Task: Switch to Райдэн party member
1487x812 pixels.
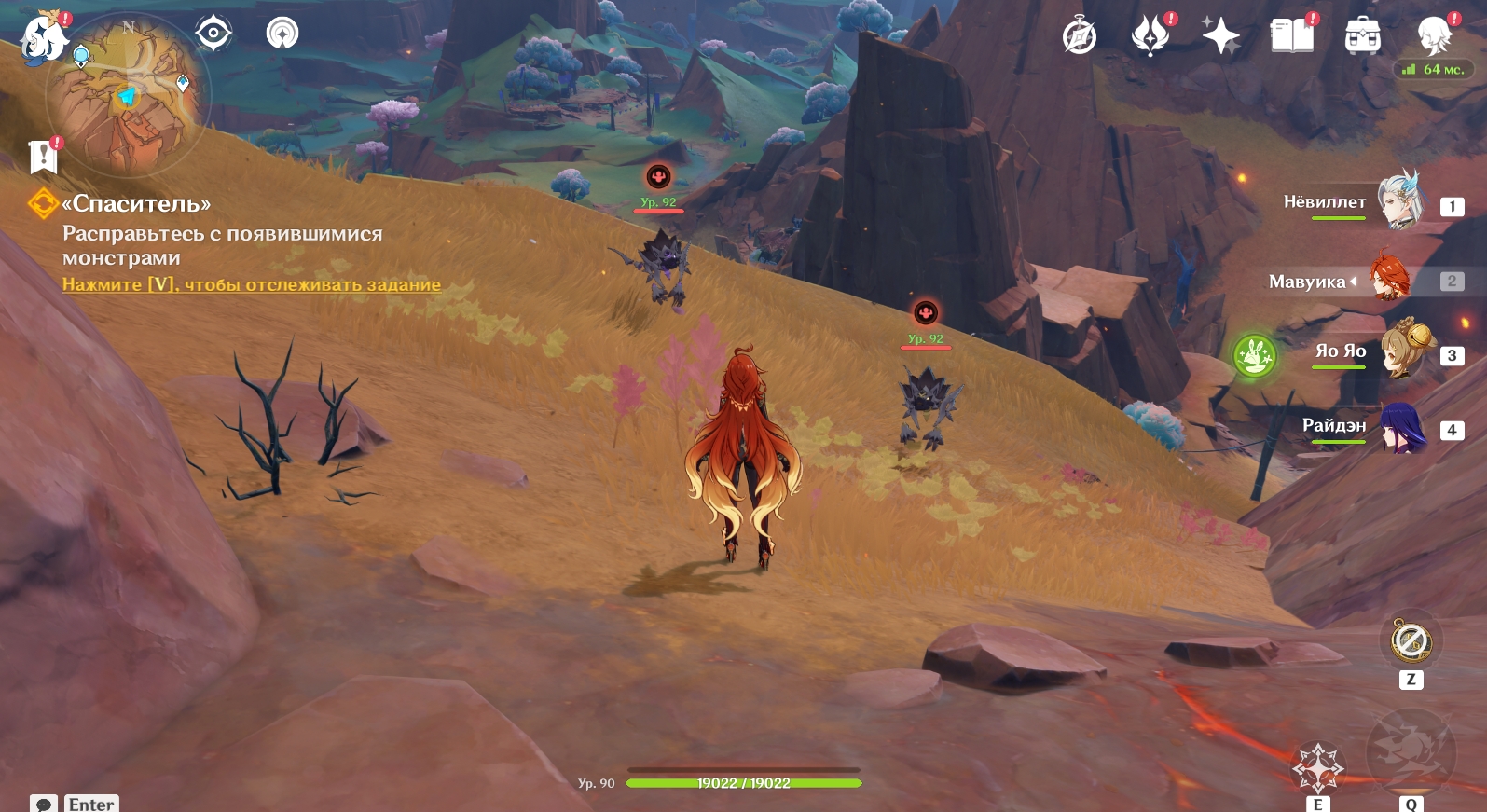Action: (x=1401, y=428)
